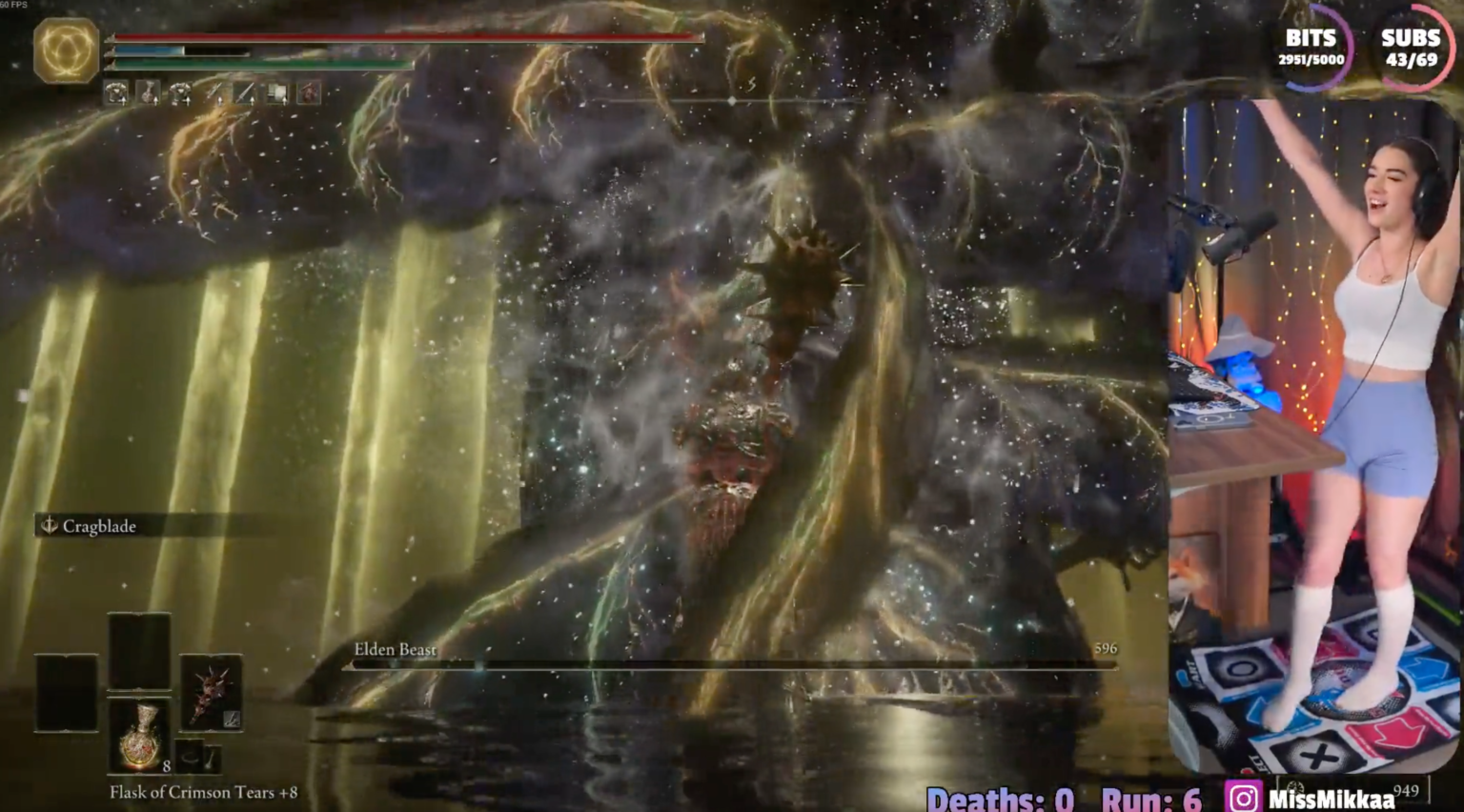Select the sword buff status effect icon
The image size is (1464, 812).
pos(246,92)
